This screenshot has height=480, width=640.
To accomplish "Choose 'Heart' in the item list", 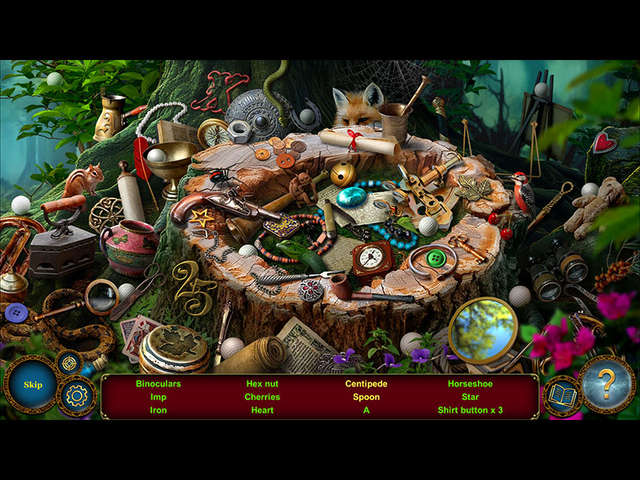I will (262, 409).
